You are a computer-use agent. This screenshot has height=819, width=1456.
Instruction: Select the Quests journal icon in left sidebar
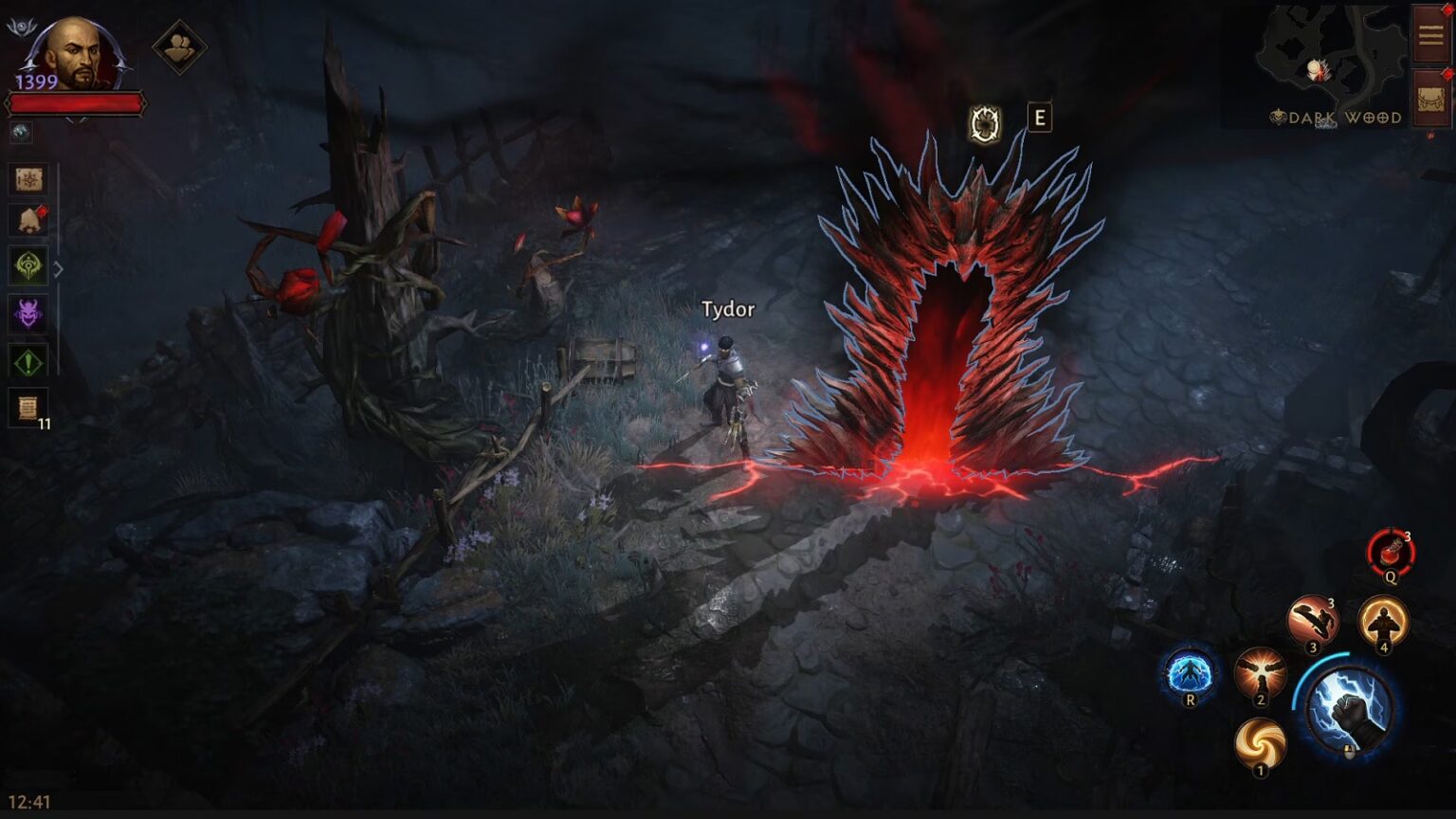point(28,178)
